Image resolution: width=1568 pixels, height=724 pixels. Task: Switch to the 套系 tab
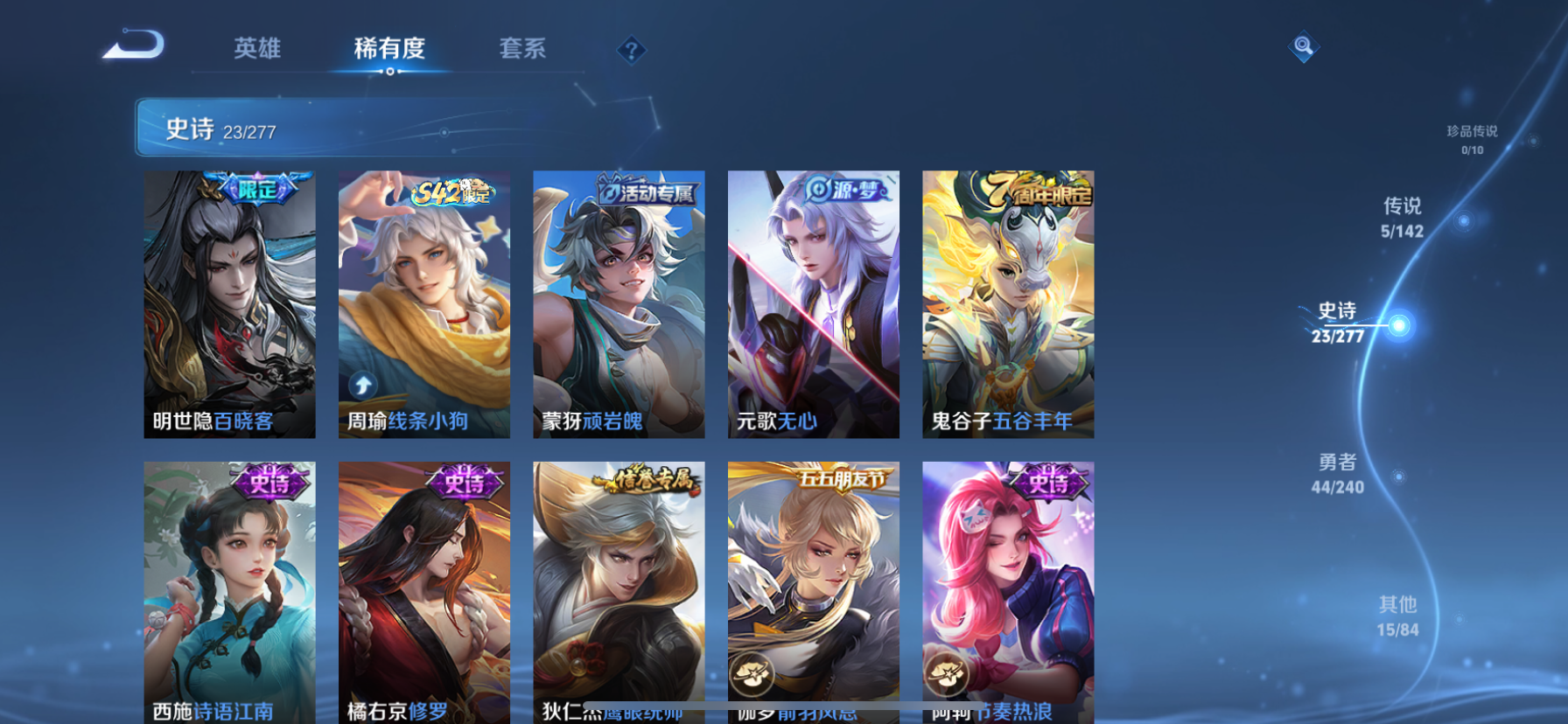point(523,50)
